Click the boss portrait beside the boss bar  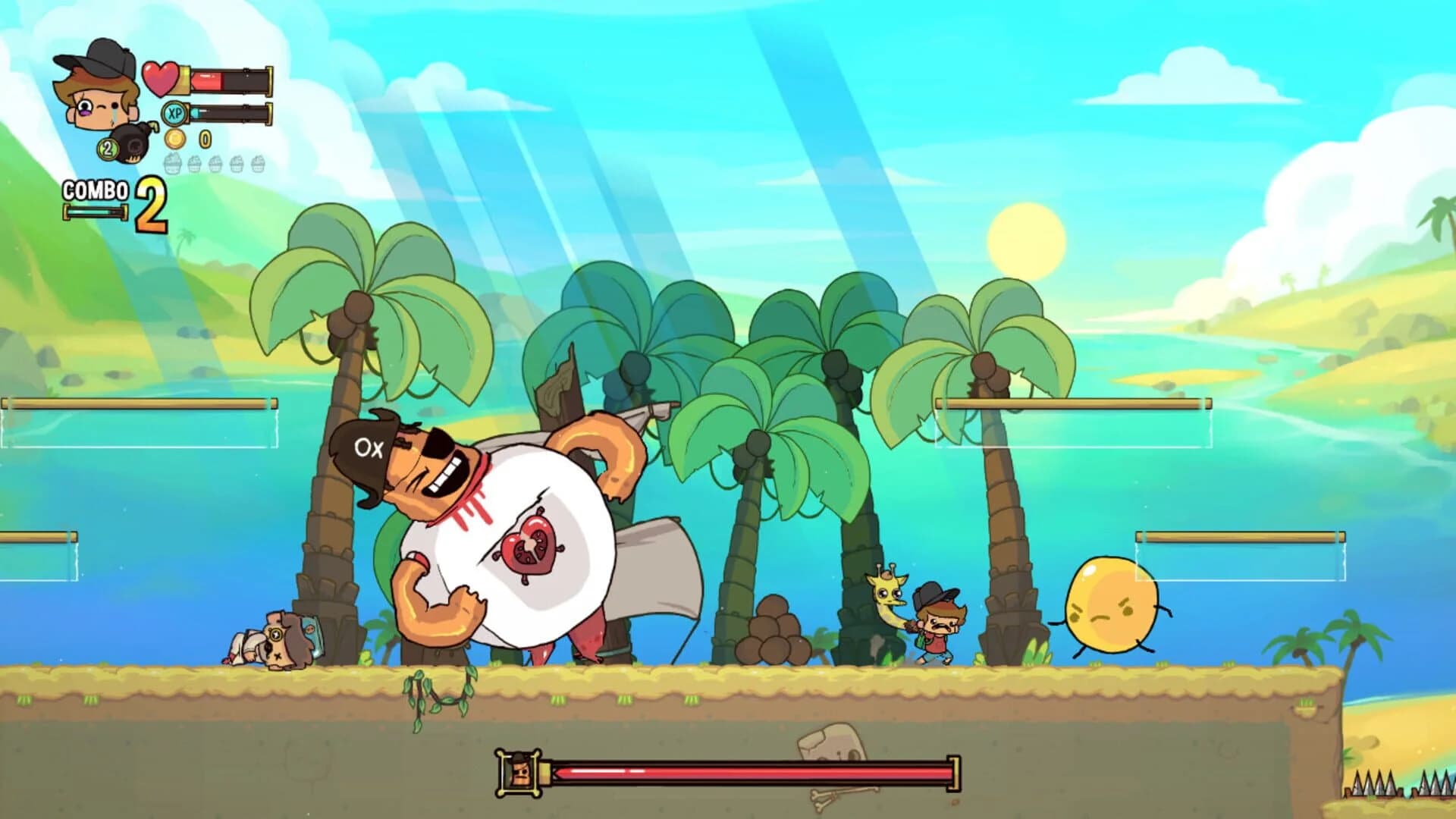pos(519,773)
